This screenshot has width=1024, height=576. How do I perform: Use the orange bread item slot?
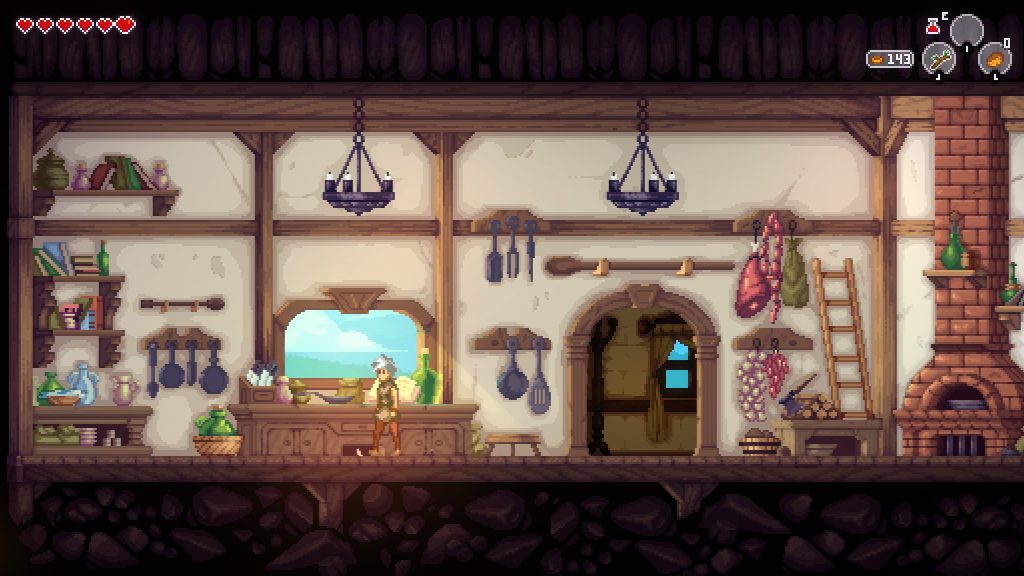click(994, 59)
